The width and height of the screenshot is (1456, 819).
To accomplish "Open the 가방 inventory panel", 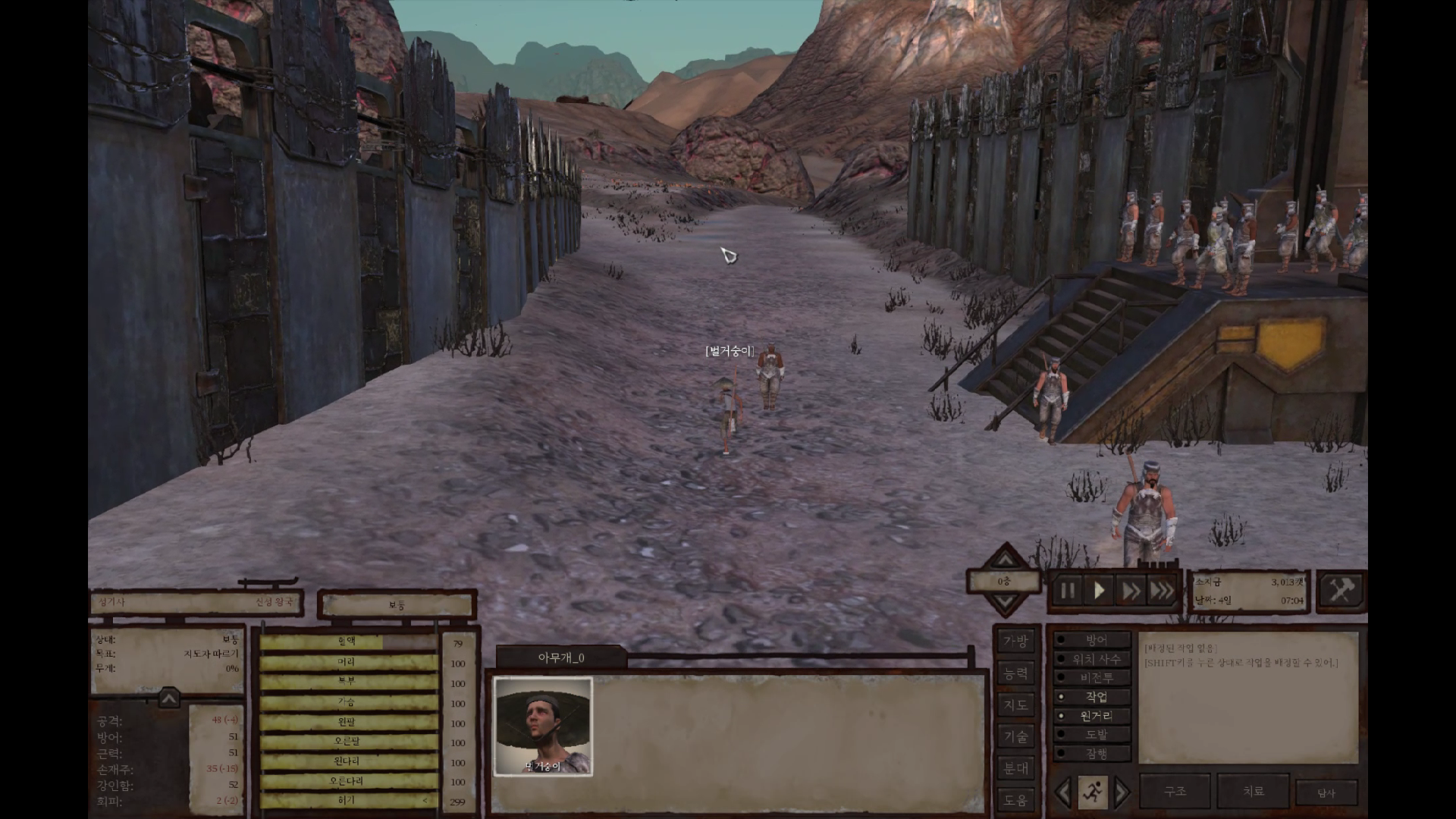I will coord(1015,642).
